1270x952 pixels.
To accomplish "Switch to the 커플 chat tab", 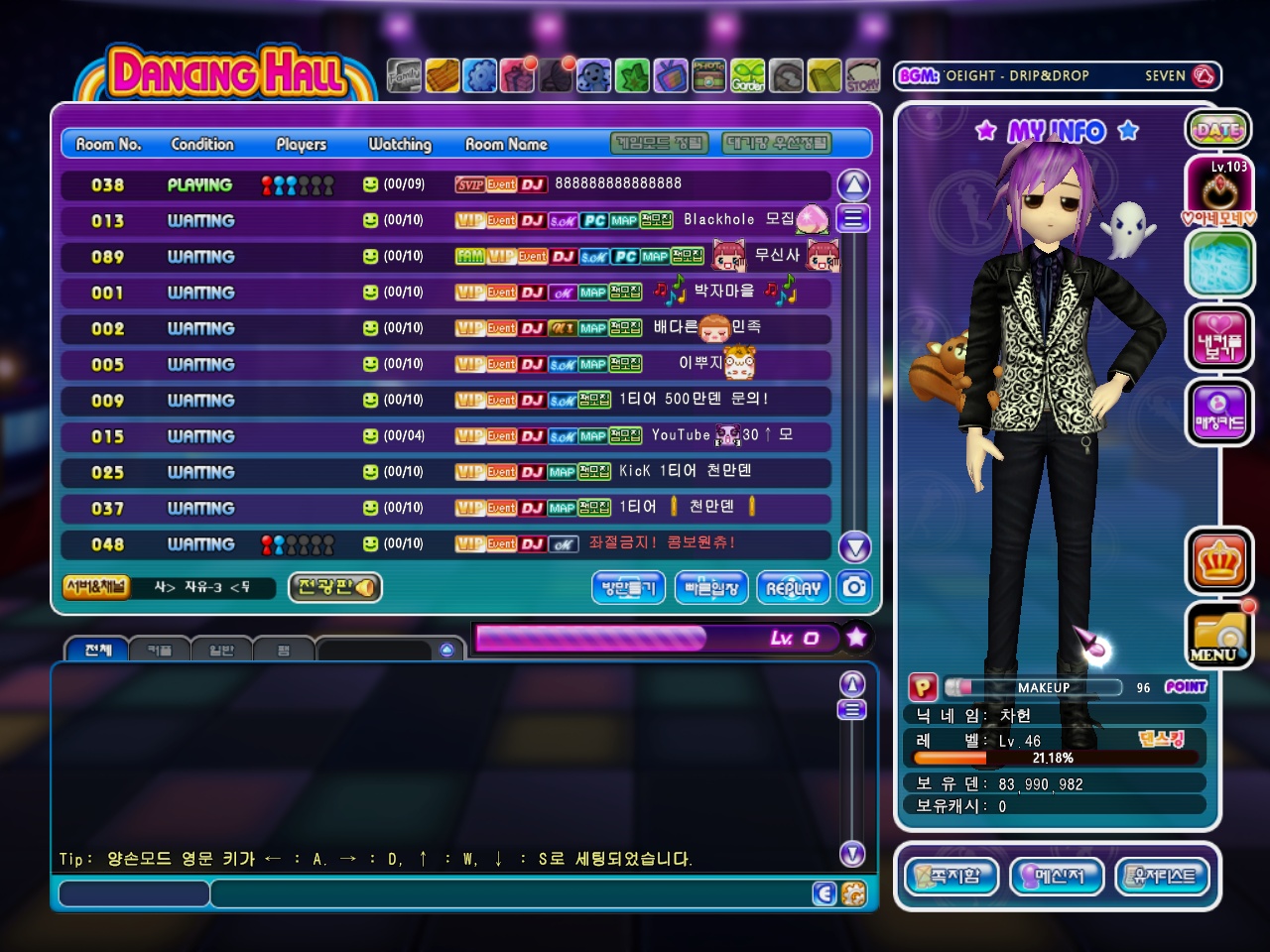I will [x=160, y=651].
